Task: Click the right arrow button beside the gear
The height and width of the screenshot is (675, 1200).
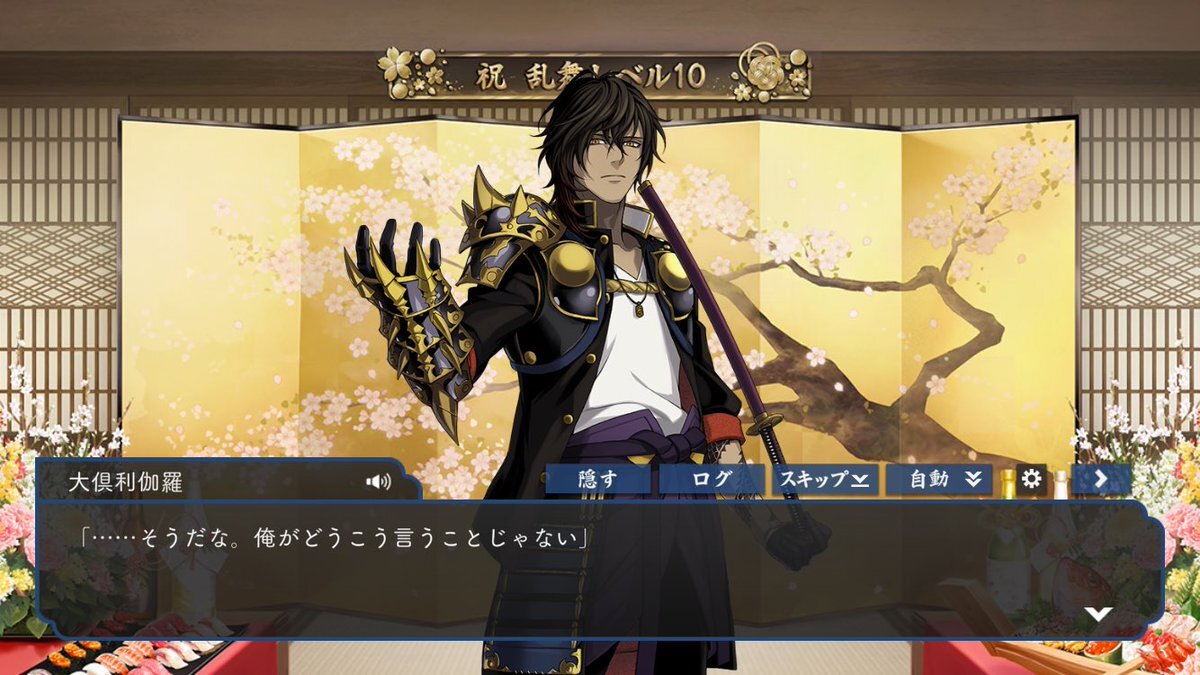Action: click(x=1100, y=479)
